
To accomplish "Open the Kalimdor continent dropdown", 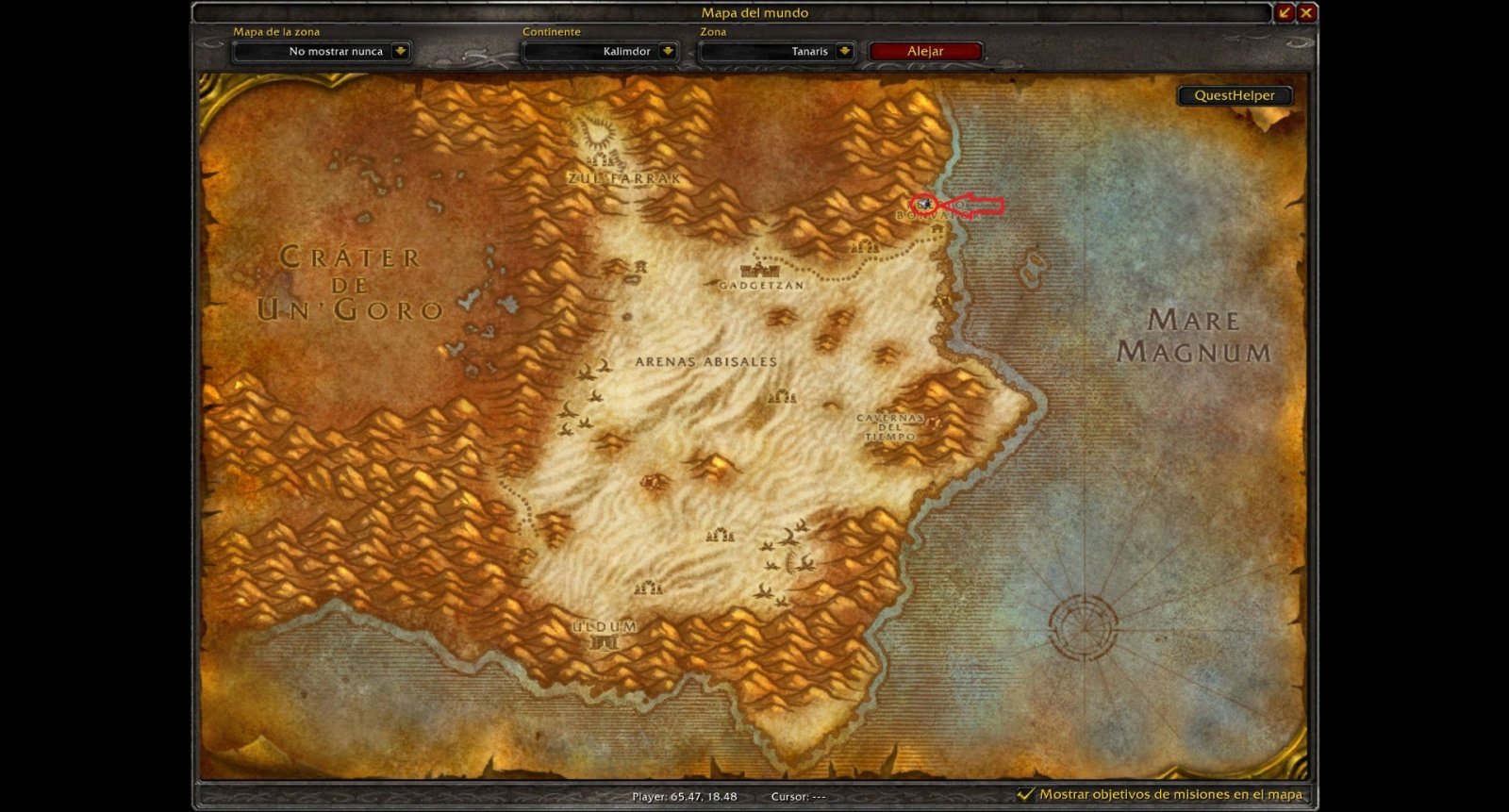I will [x=668, y=52].
